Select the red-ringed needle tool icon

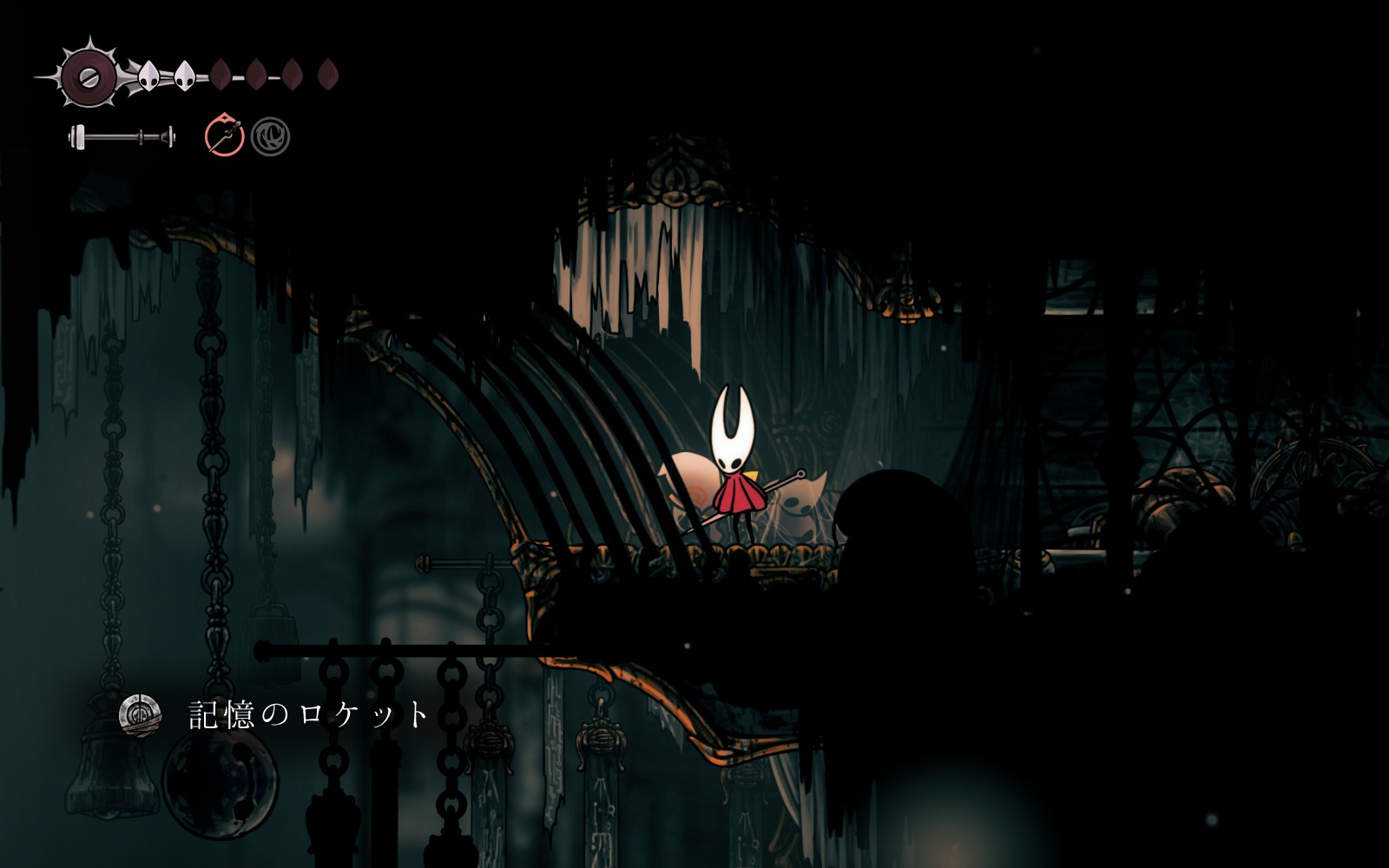[224, 136]
